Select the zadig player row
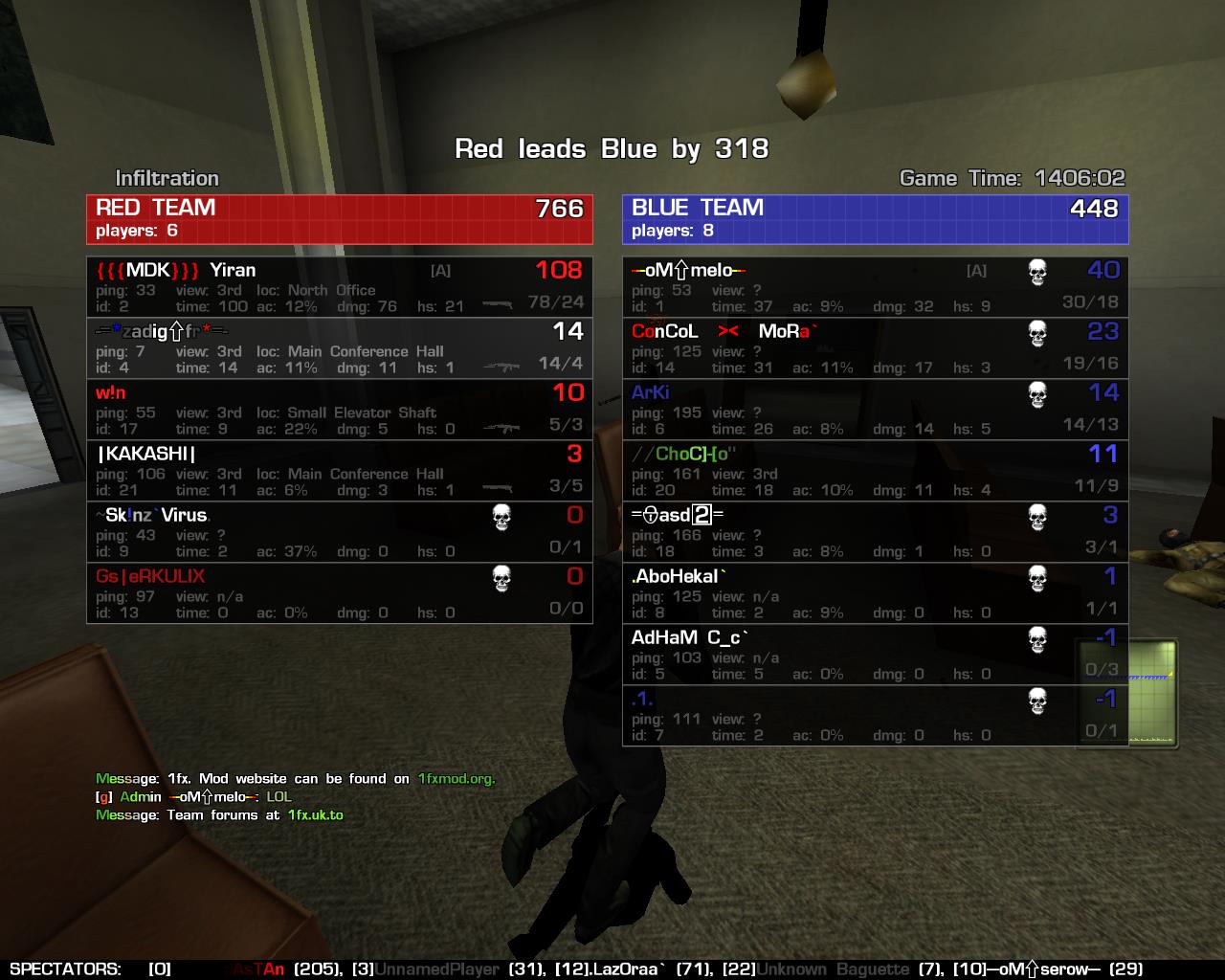 click(340, 348)
